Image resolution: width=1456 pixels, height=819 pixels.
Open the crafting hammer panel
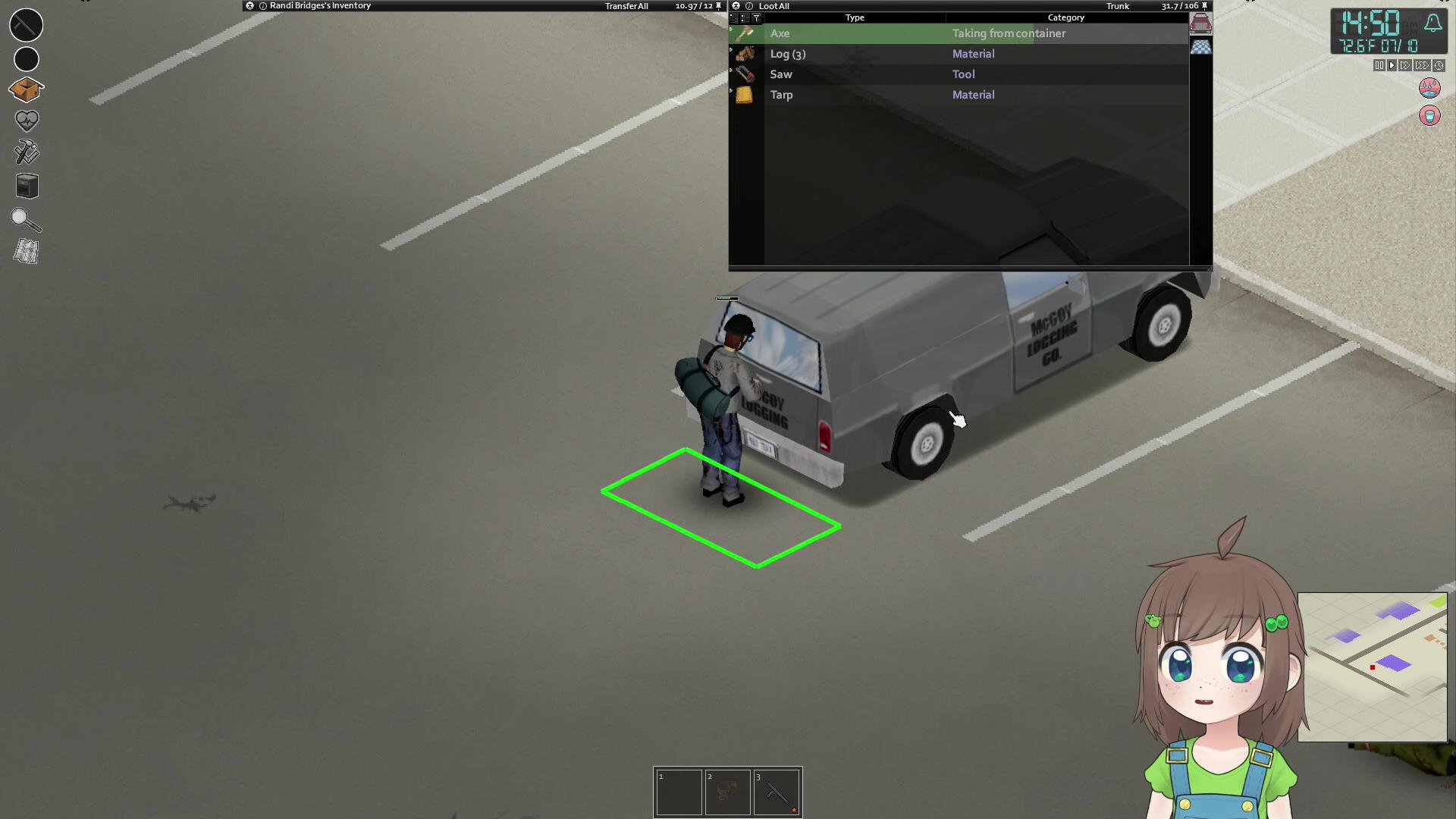tap(26, 152)
